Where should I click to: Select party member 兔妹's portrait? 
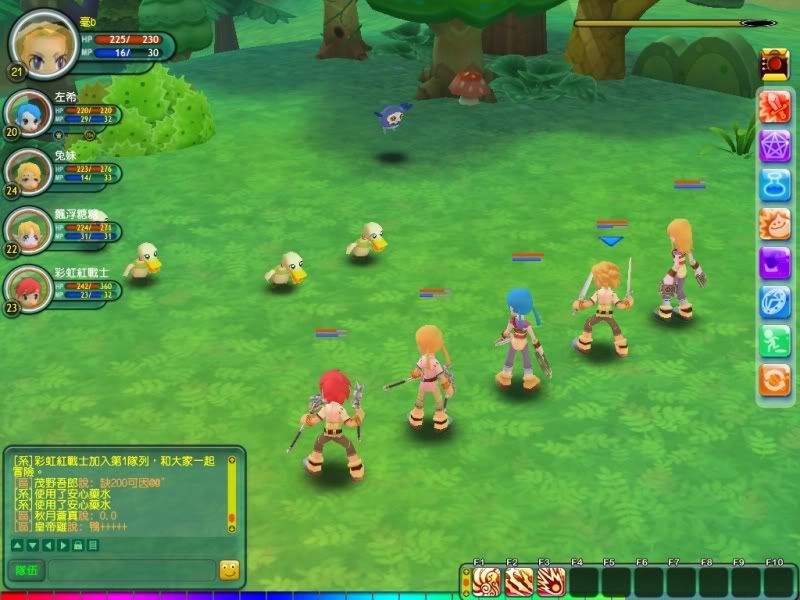click(x=27, y=172)
